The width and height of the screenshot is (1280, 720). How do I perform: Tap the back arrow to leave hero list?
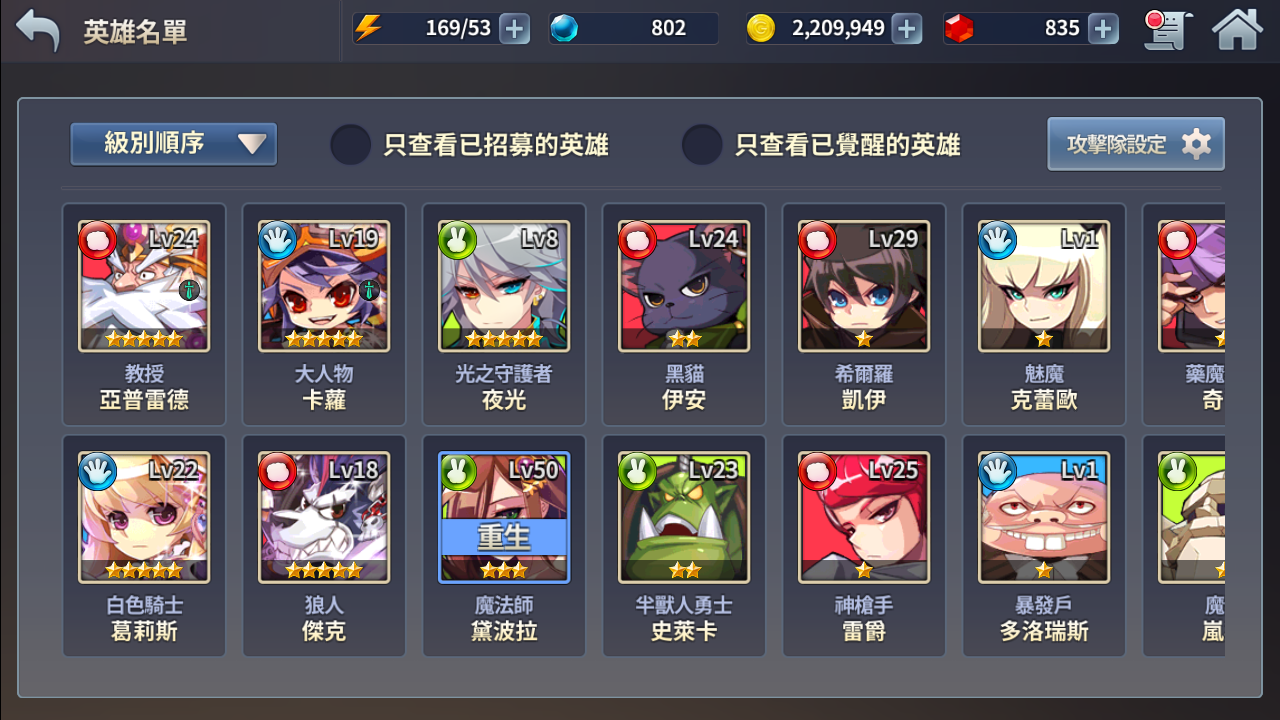[x=38, y=29]
